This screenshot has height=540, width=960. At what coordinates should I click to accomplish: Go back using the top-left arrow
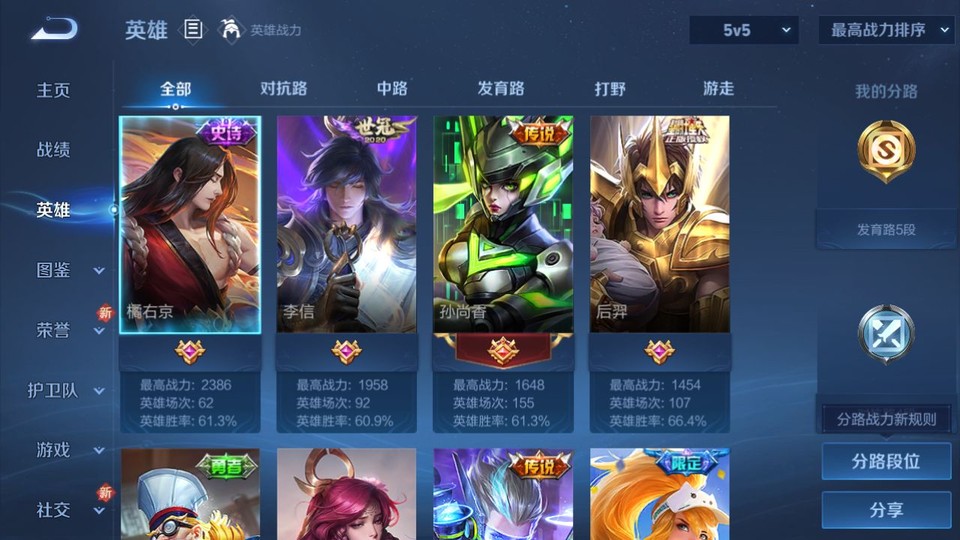point(54,30)
